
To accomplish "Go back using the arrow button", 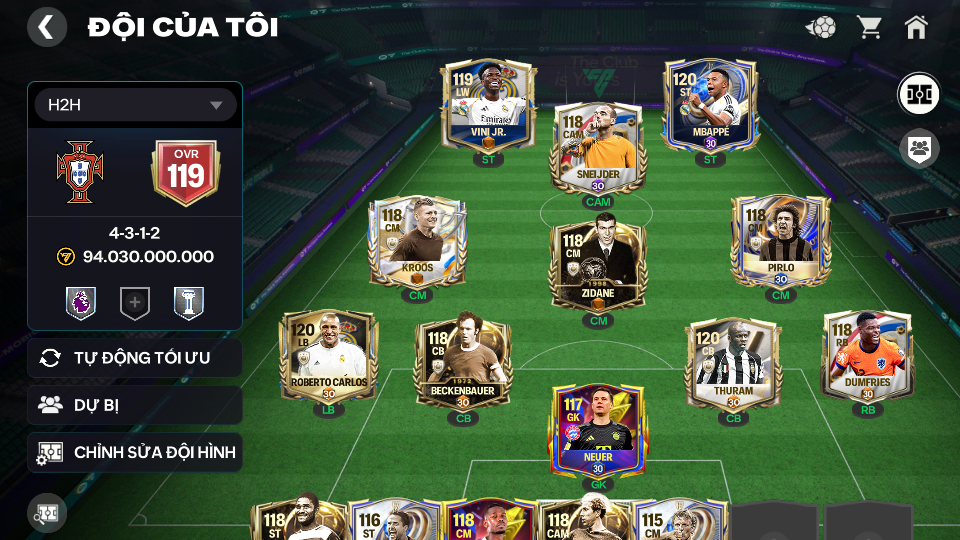I will point(46,27).
